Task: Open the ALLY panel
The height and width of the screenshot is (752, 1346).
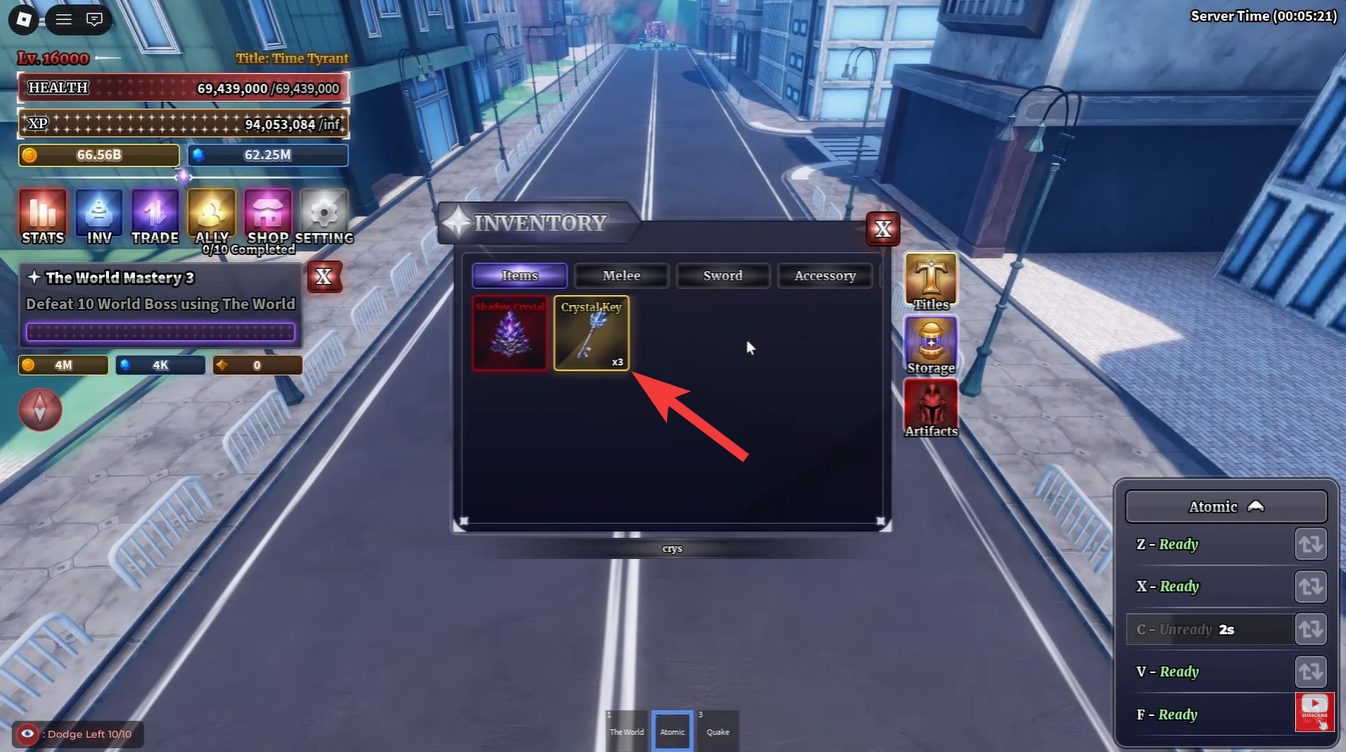Action: pos(211,216)
